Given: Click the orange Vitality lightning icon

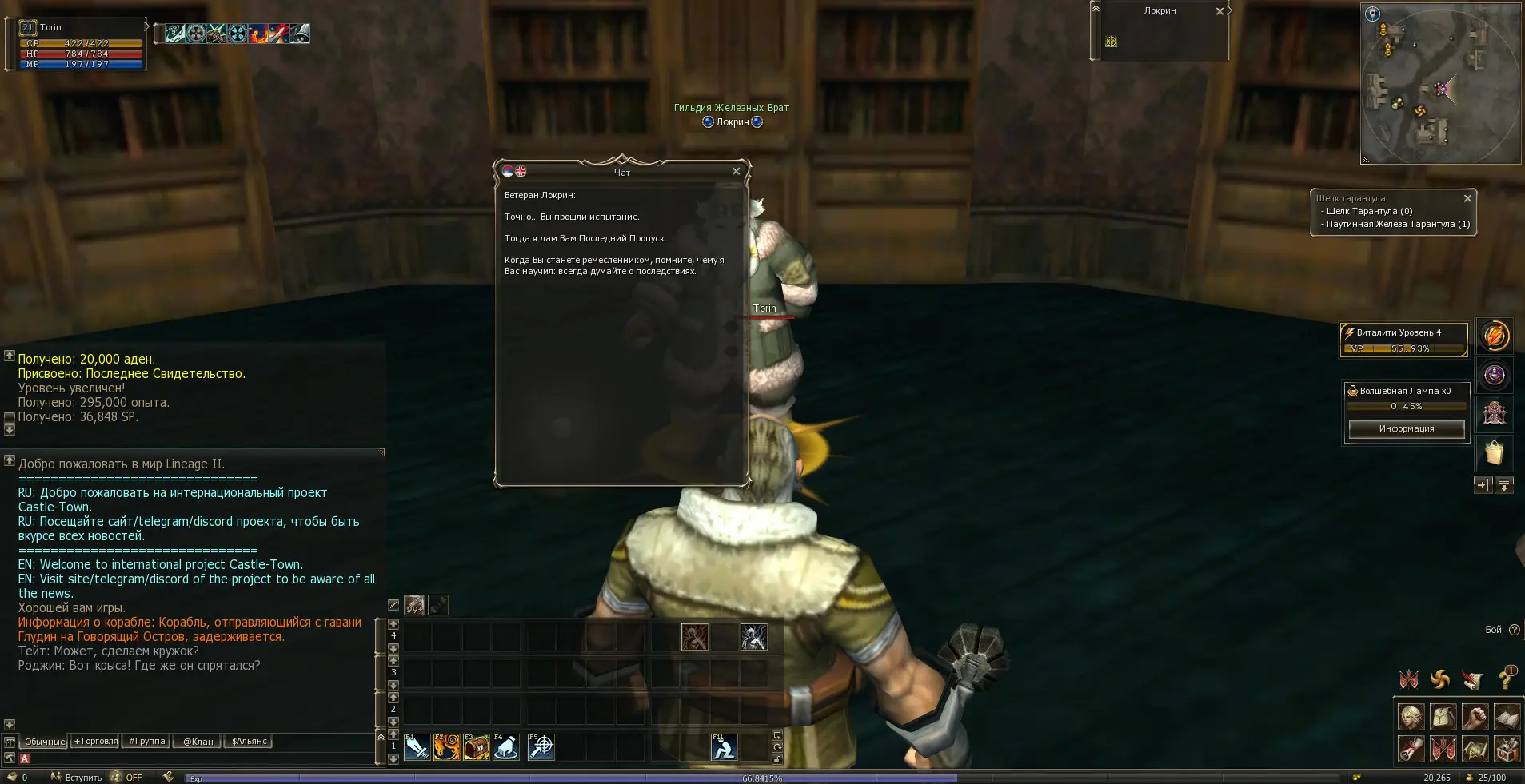Looking at the screenshot, I should 1494,336.
